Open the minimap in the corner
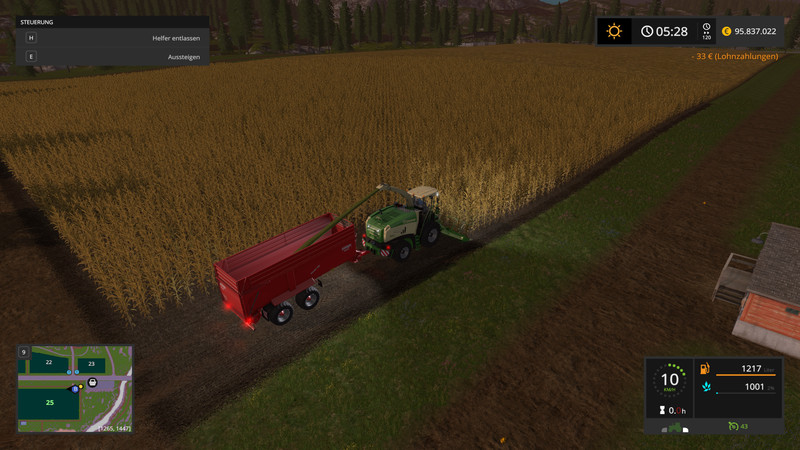The width and height of the screenshot is (800, 450). pos(75,389)
